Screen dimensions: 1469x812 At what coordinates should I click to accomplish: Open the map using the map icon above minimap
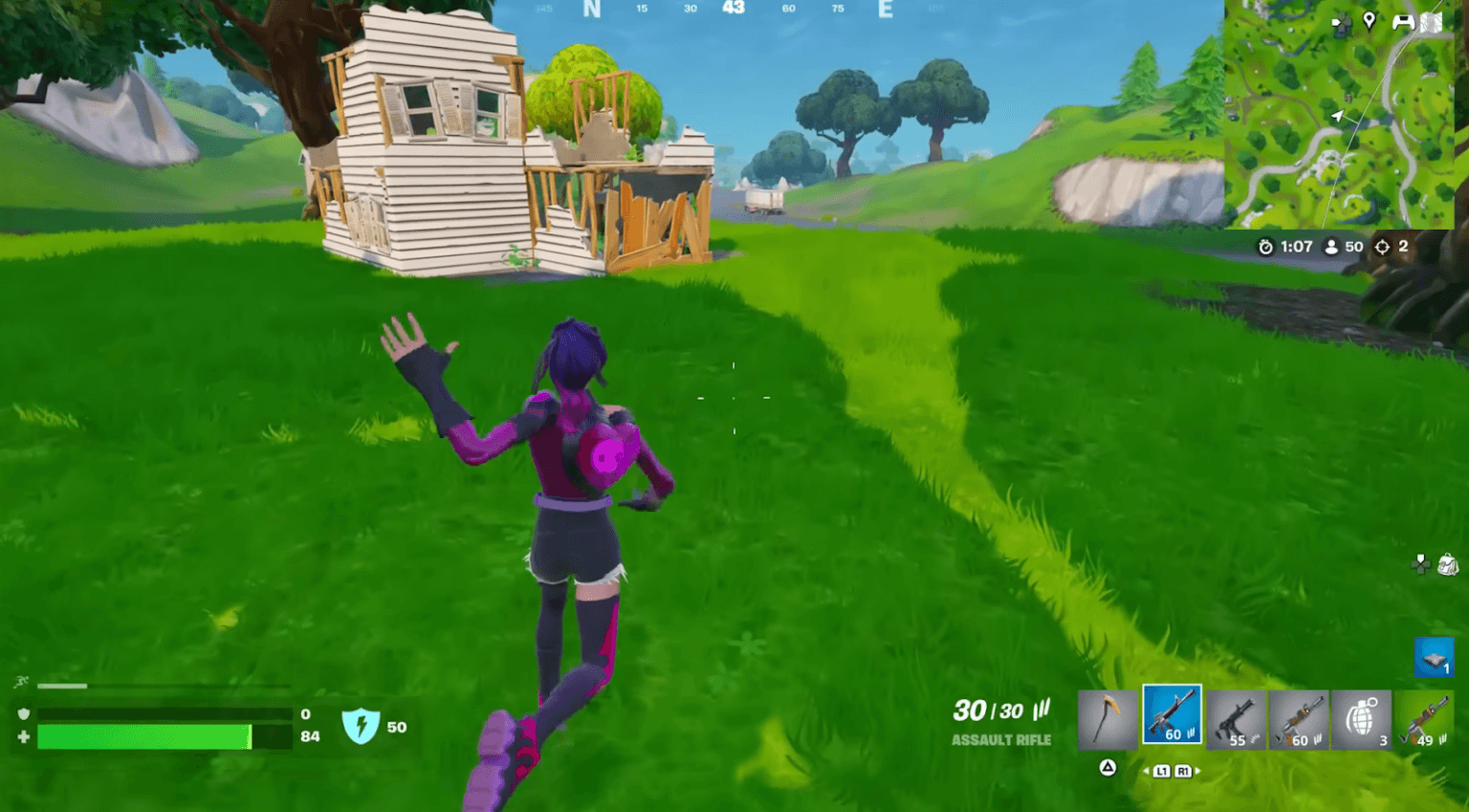click(1432, 22)
